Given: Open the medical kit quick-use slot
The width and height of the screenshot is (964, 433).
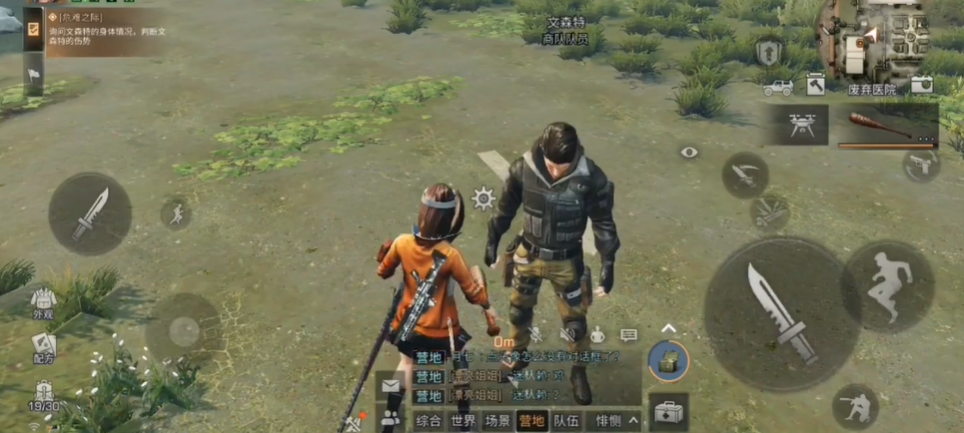Looking at the screenshot, I should coord(668,411).
